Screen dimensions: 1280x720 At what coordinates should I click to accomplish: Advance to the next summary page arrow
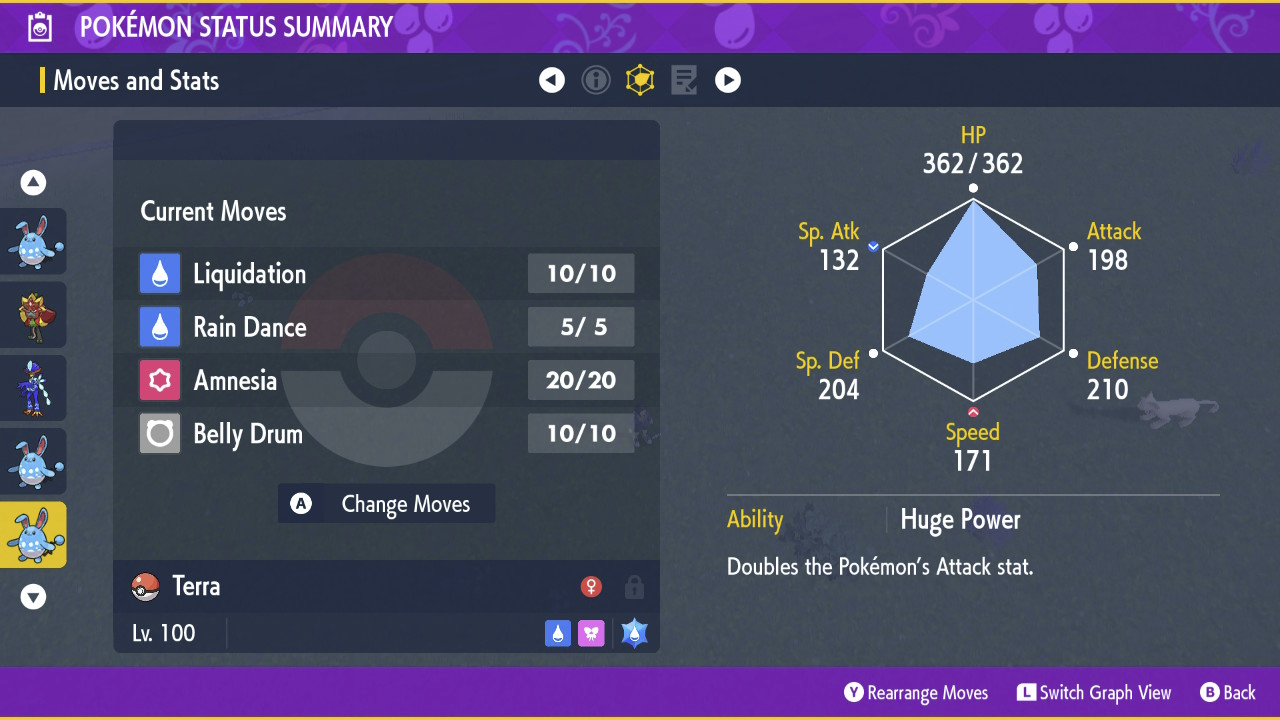(728, 80)
